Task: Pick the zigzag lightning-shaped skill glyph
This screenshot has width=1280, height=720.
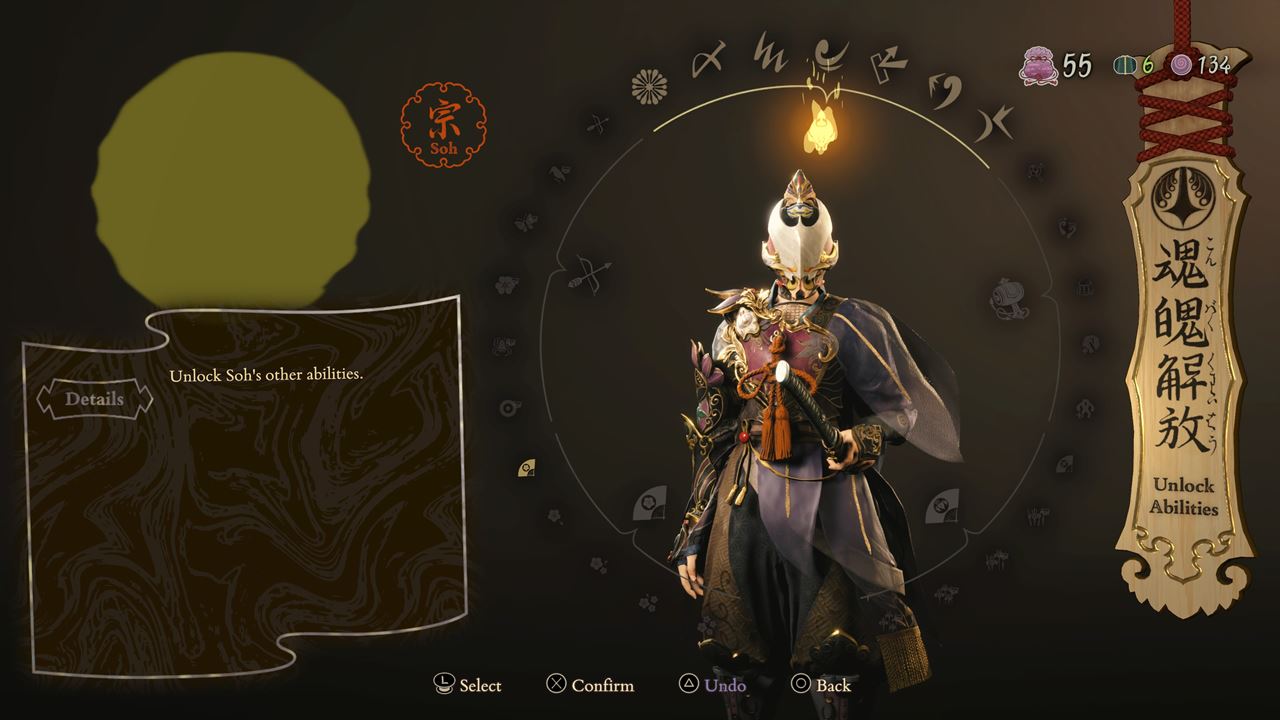Action: pos(770,52)
